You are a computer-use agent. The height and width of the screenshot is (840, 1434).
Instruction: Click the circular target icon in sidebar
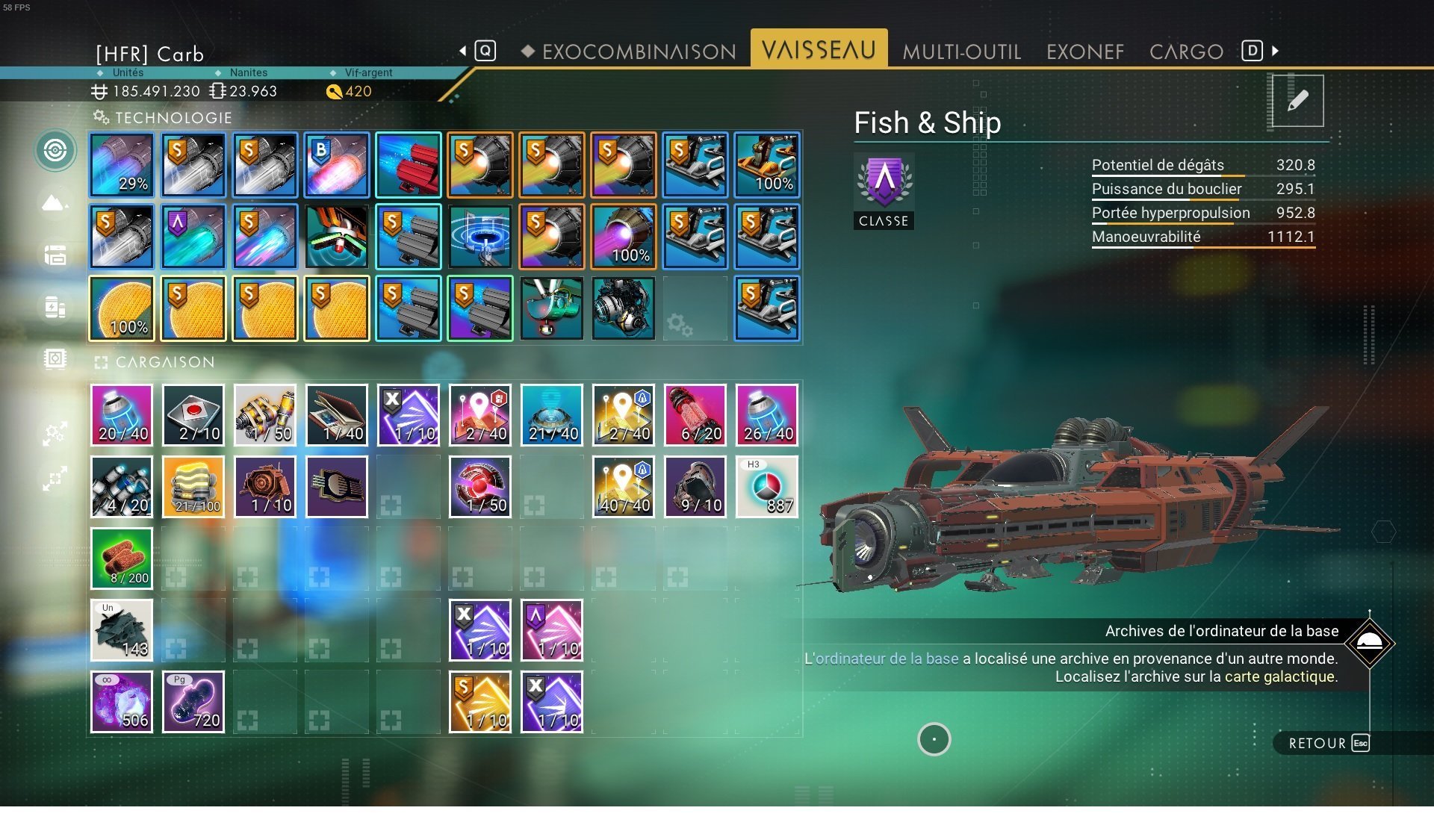pyautogui.click(x=55, y=150)
